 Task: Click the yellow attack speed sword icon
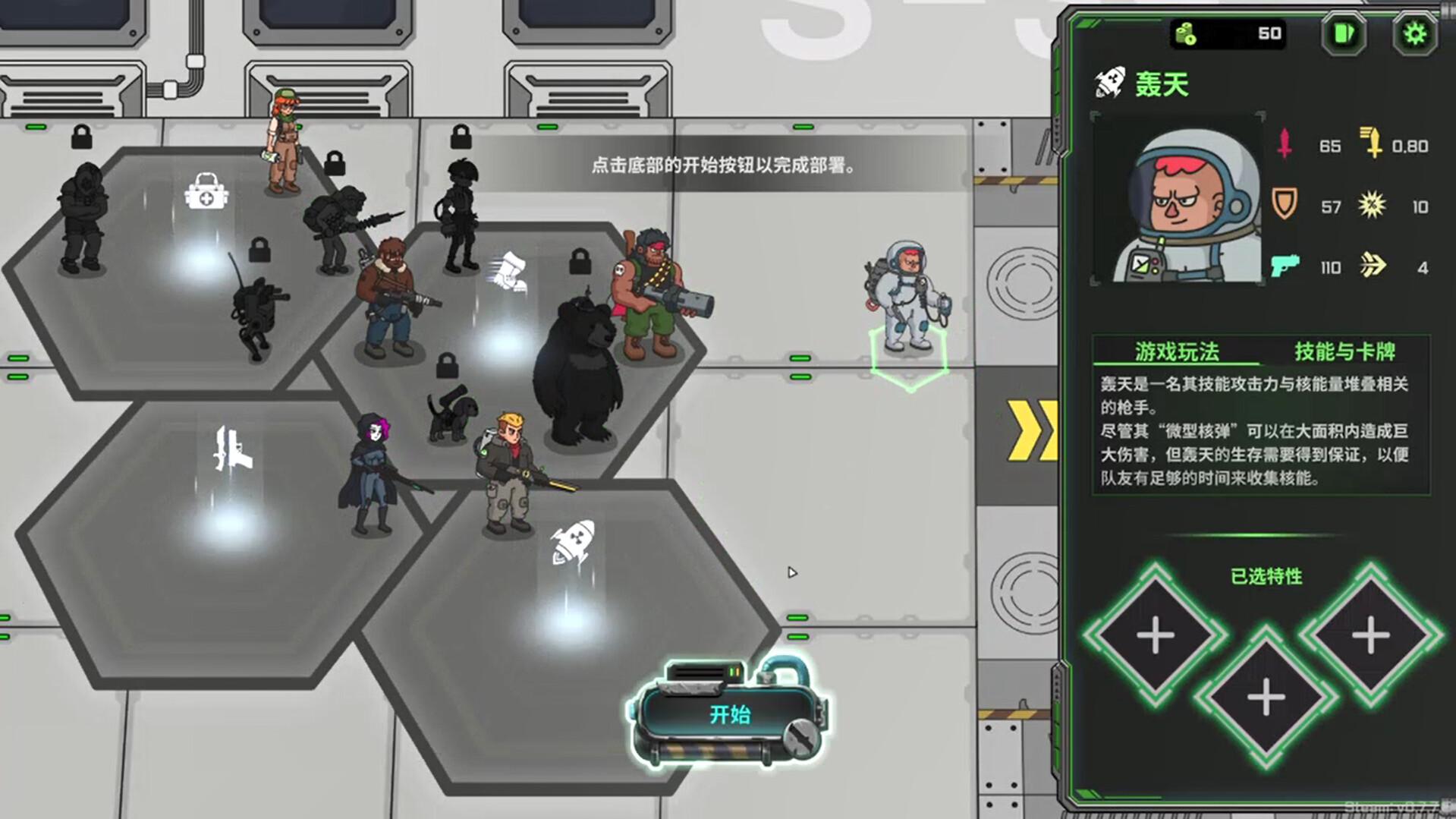point(1373,144)
